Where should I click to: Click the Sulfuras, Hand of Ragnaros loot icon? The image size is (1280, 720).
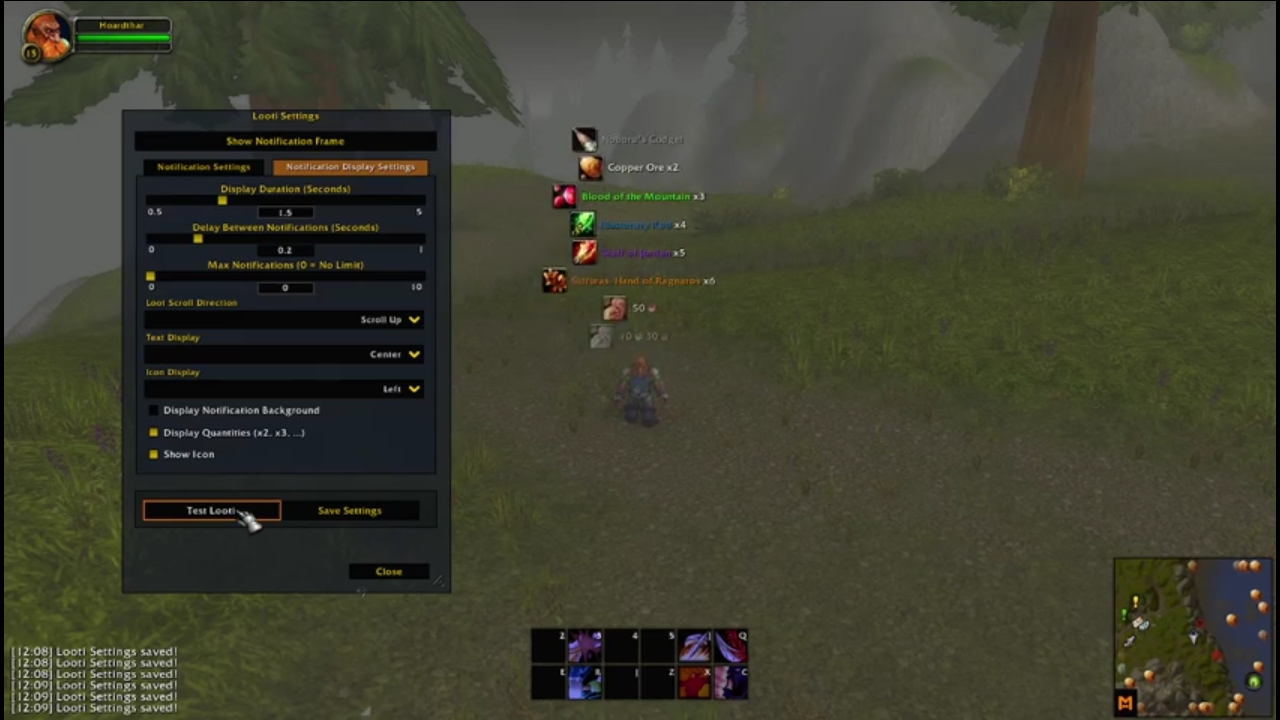(x=555, y=281)
